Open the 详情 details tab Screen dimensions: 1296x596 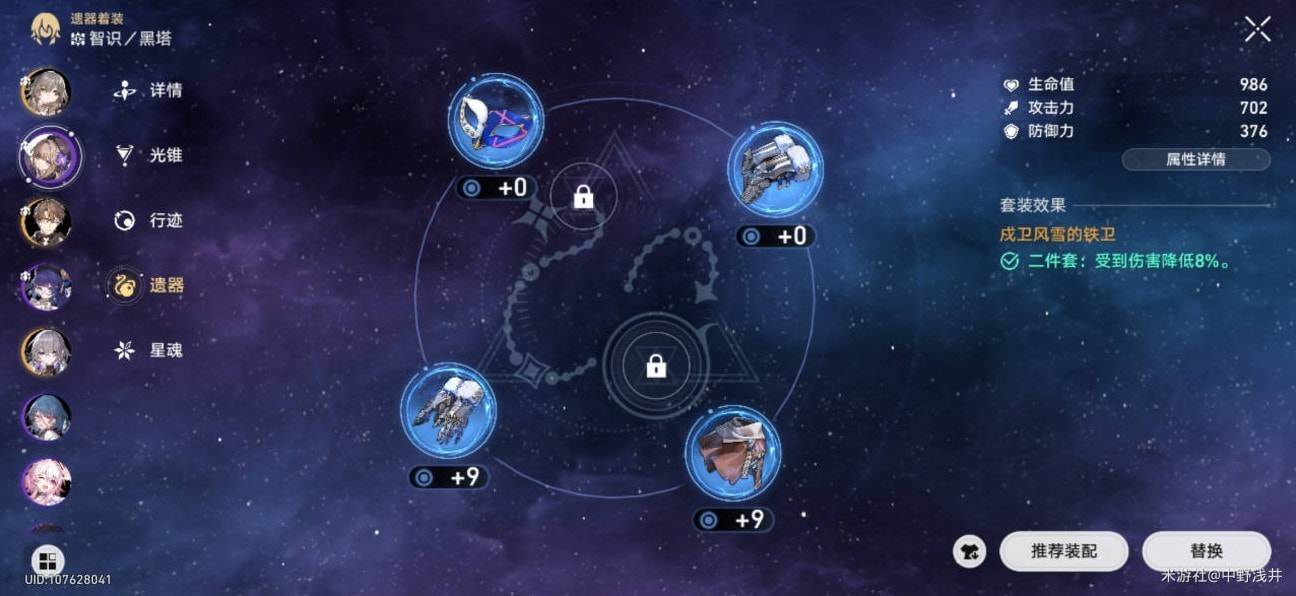coord(149,91)
